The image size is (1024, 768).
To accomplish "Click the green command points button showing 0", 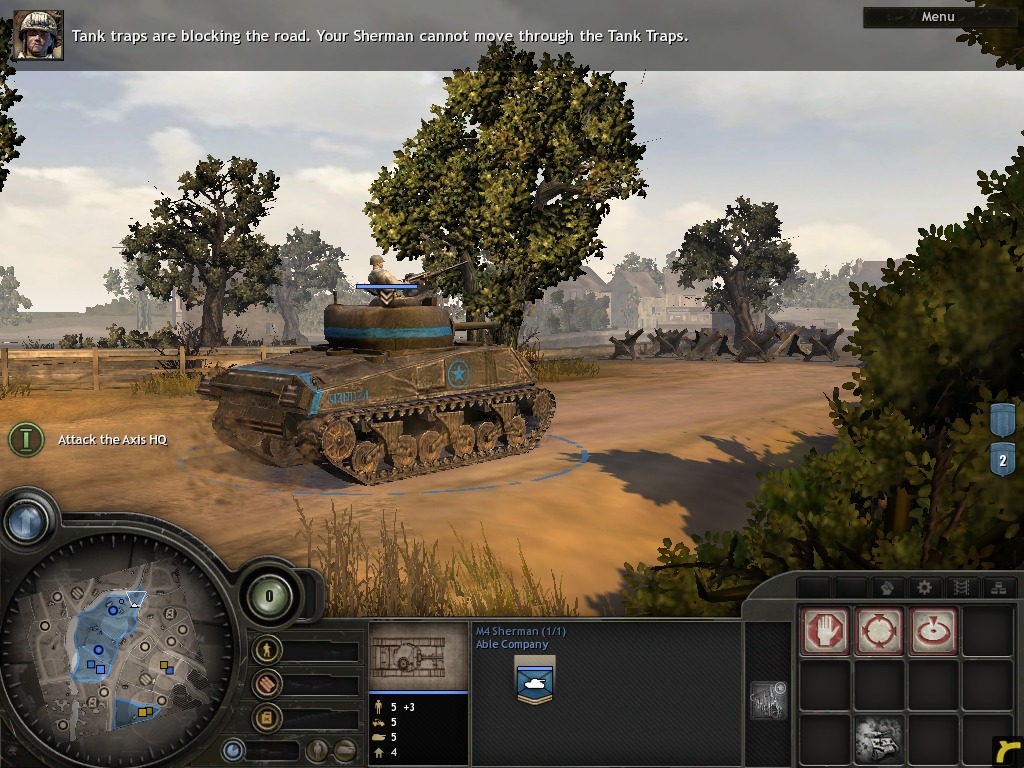I will point(268,597).
